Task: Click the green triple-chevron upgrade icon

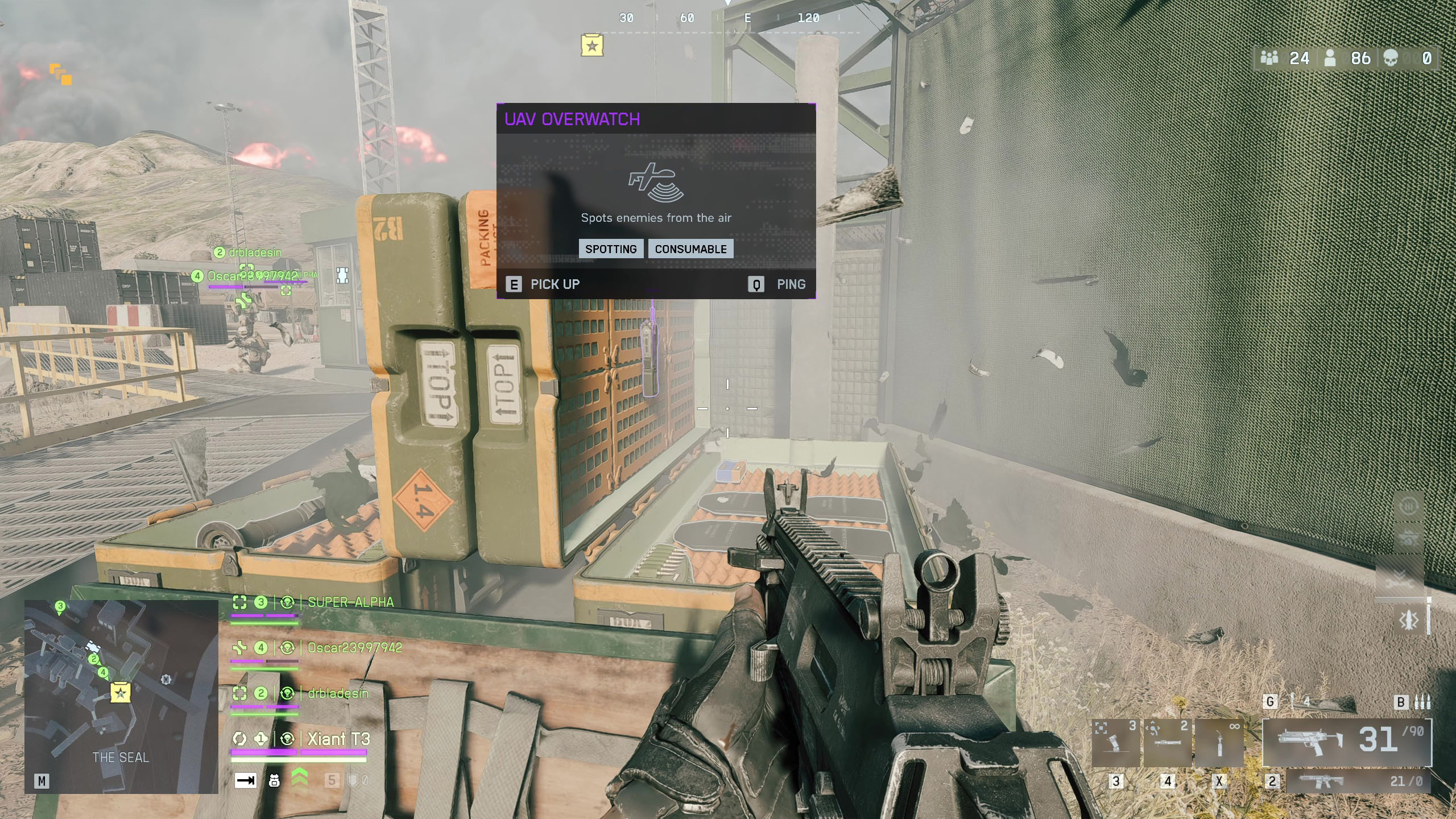Action: click(x=300, y=778)
